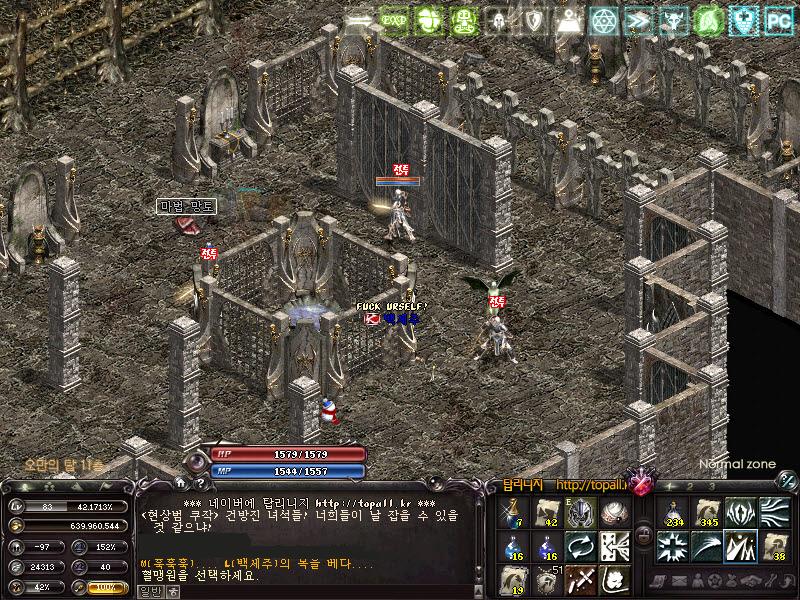
Task: Use the scroll with count 38
Action: click(x=775, y=546)
